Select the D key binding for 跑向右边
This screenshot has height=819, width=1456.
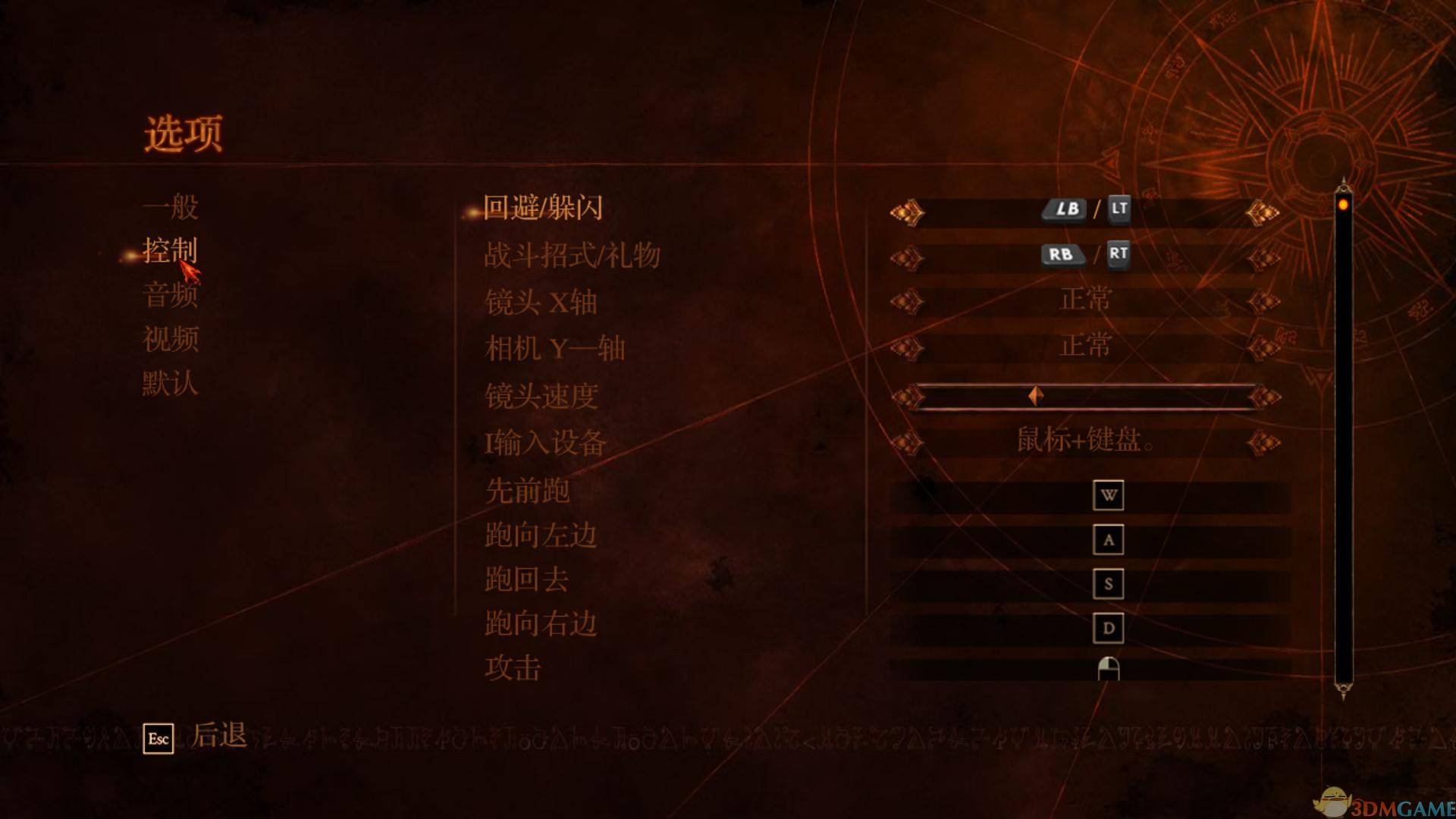(x=1108, y=628)
